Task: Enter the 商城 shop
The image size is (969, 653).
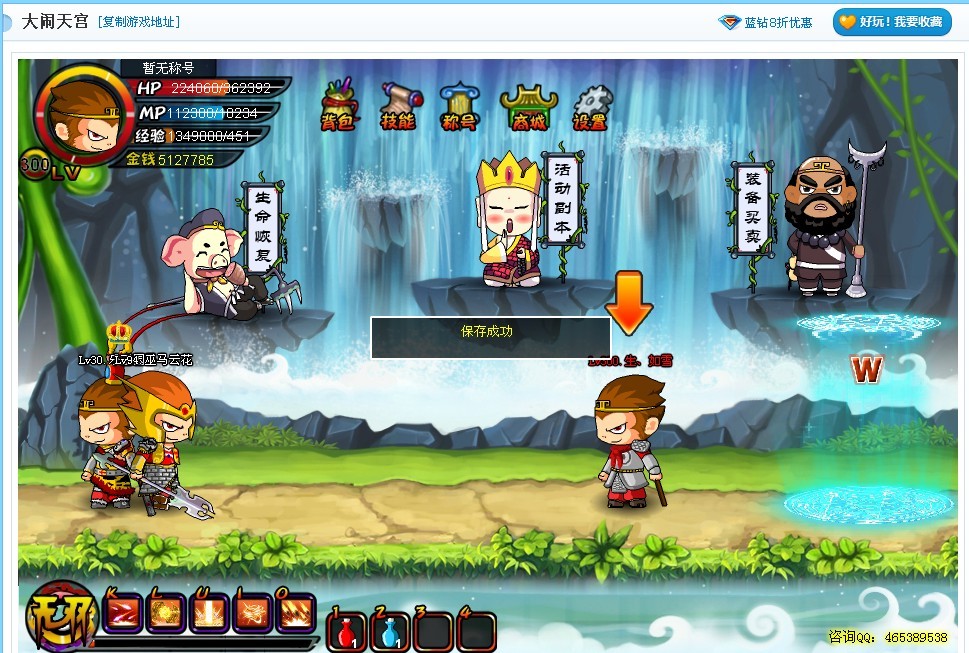Action: pyautogui.click(x=528, y=107)
